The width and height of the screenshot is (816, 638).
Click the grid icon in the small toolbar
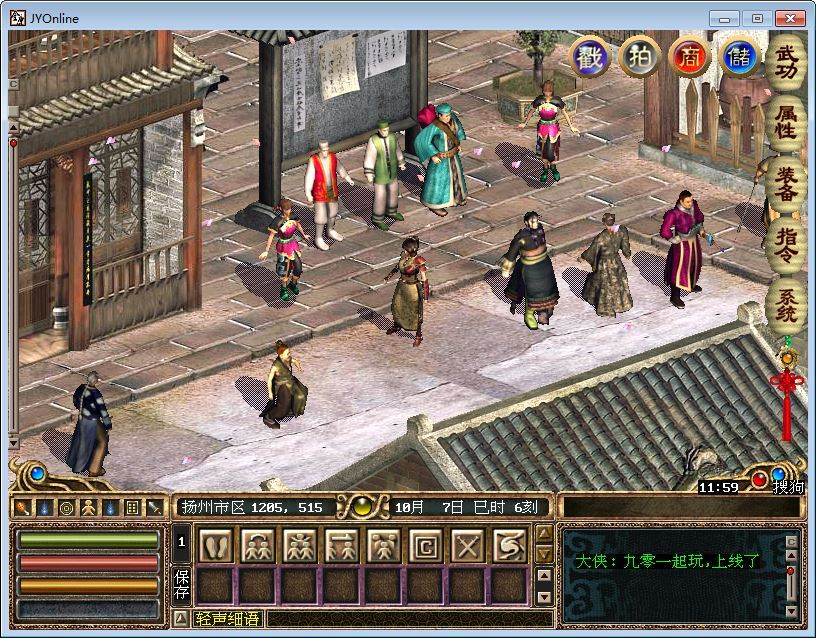(132, 507)
